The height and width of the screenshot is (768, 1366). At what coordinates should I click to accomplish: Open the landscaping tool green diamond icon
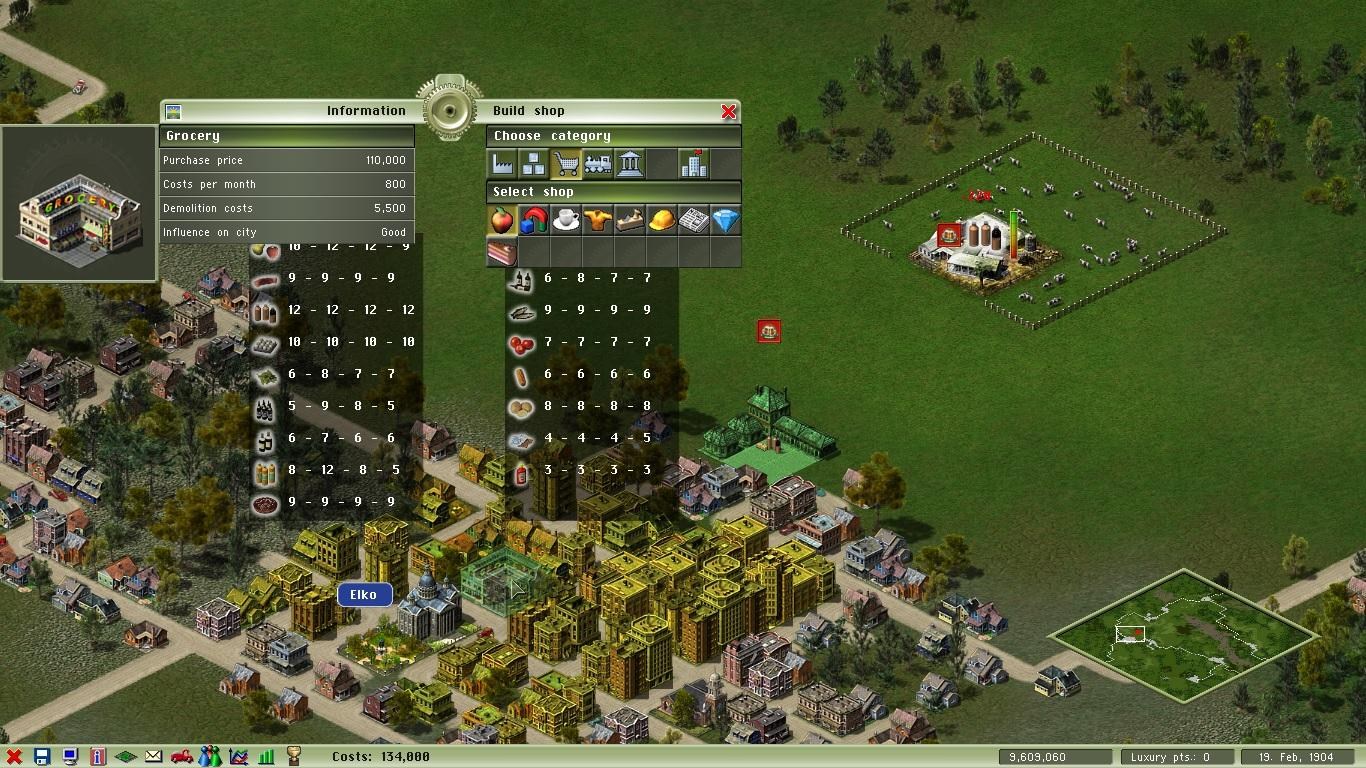click(x=126, y=756)
